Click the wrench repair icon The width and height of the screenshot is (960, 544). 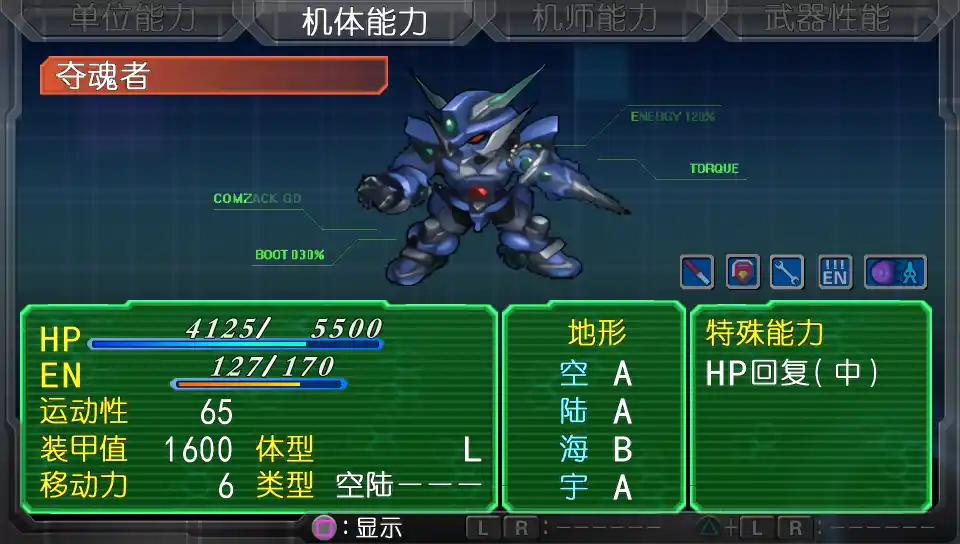click(x=787, y=272)
